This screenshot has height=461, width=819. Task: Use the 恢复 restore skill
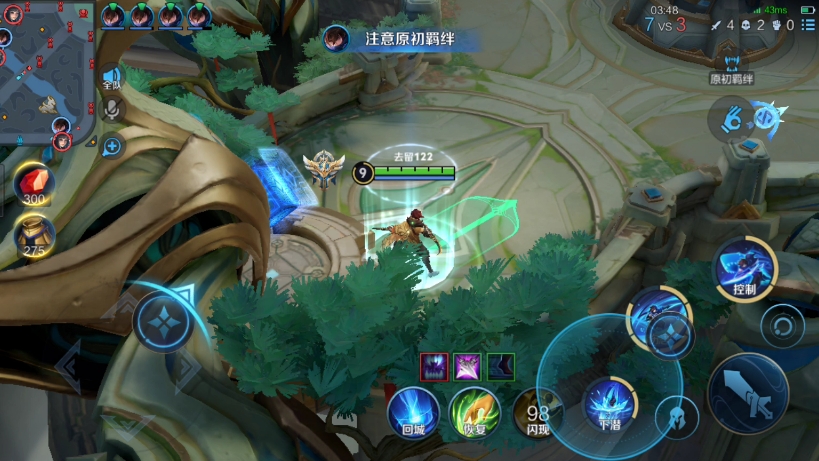[474, 410]
